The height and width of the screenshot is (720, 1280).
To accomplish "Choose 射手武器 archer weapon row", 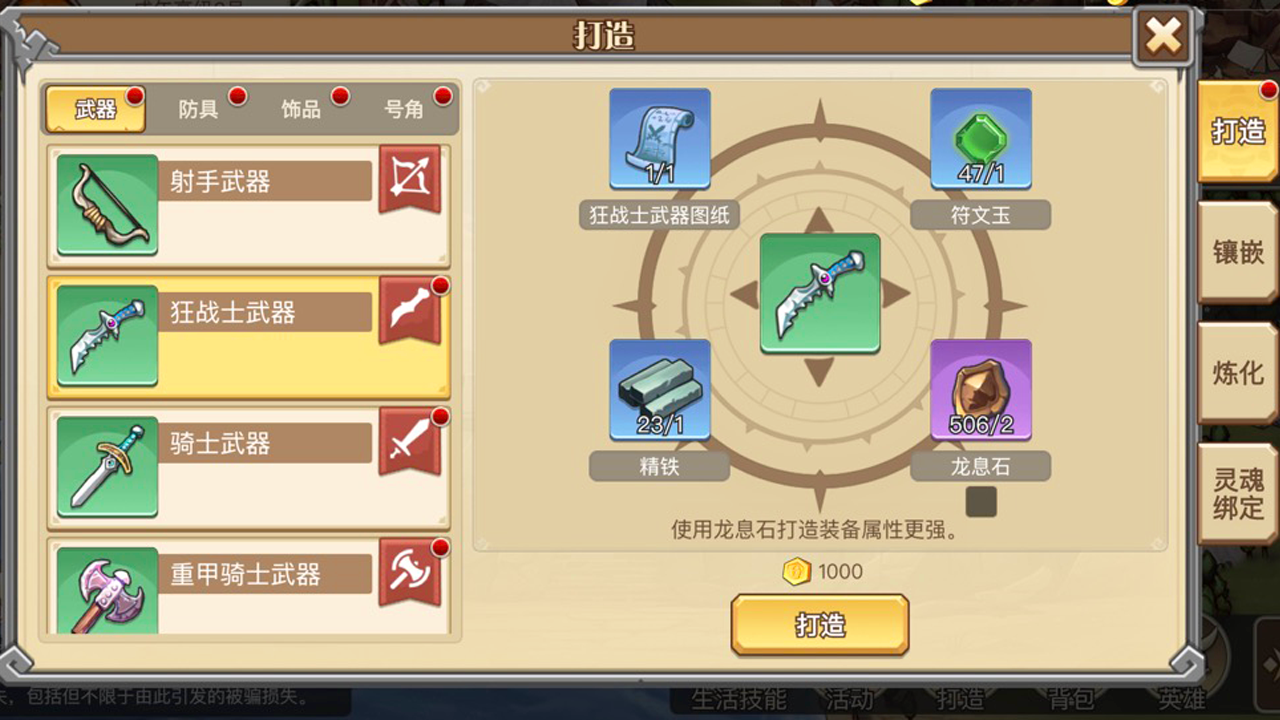I will (x=248, y=205).
